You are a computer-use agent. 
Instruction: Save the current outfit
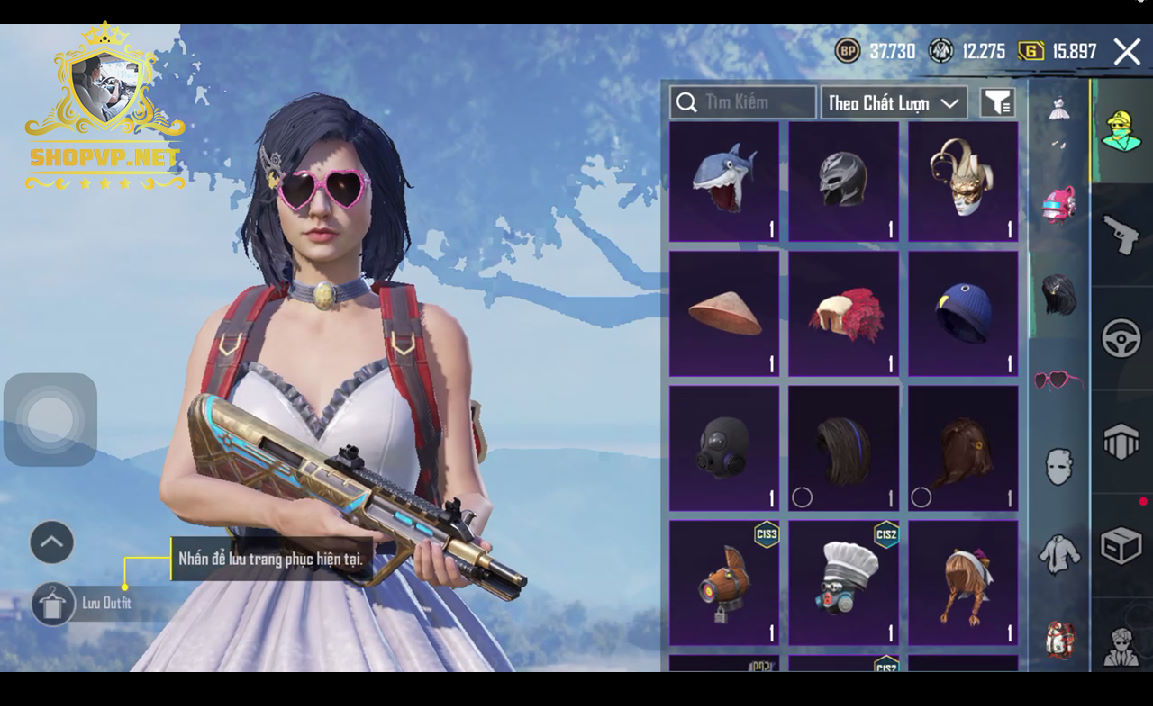[54, 604]
